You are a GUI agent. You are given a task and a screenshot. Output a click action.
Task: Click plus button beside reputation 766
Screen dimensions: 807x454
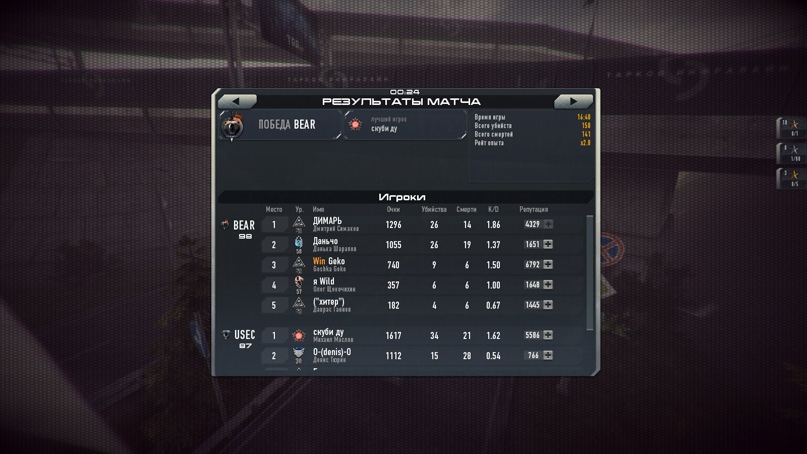(548, 355)
